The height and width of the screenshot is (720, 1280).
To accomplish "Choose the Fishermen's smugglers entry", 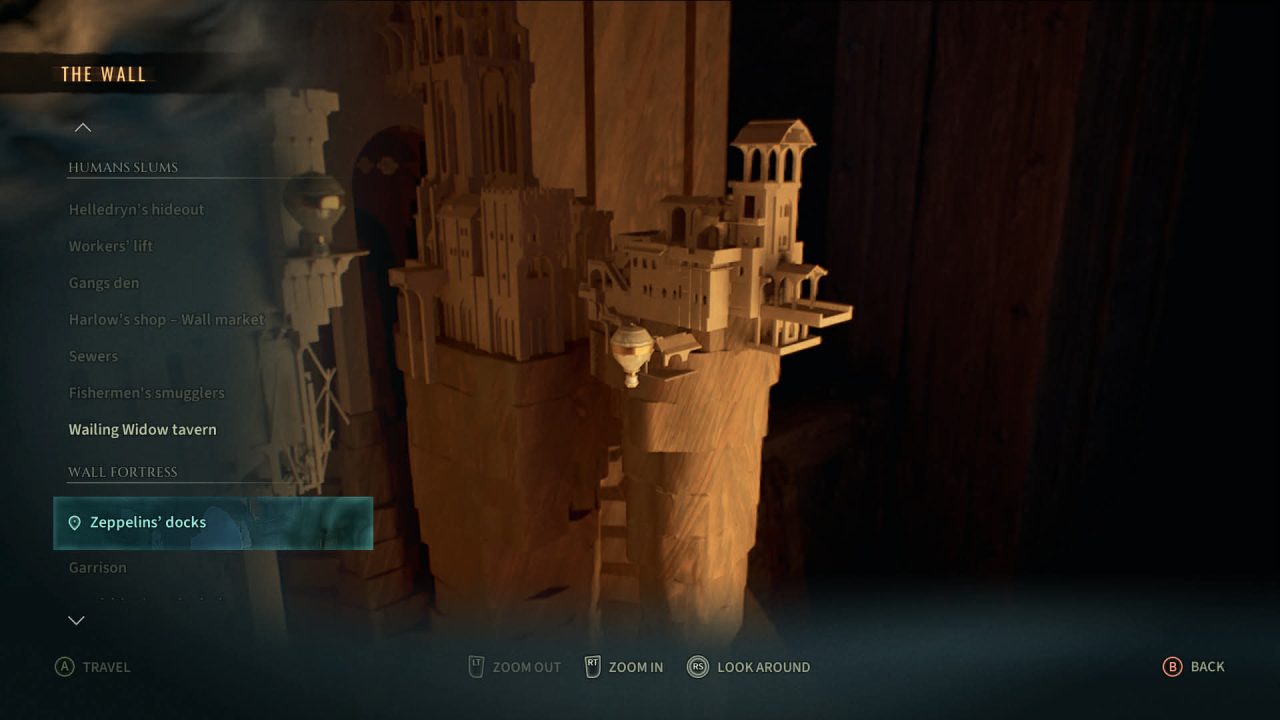I will [x=146, y=393].
